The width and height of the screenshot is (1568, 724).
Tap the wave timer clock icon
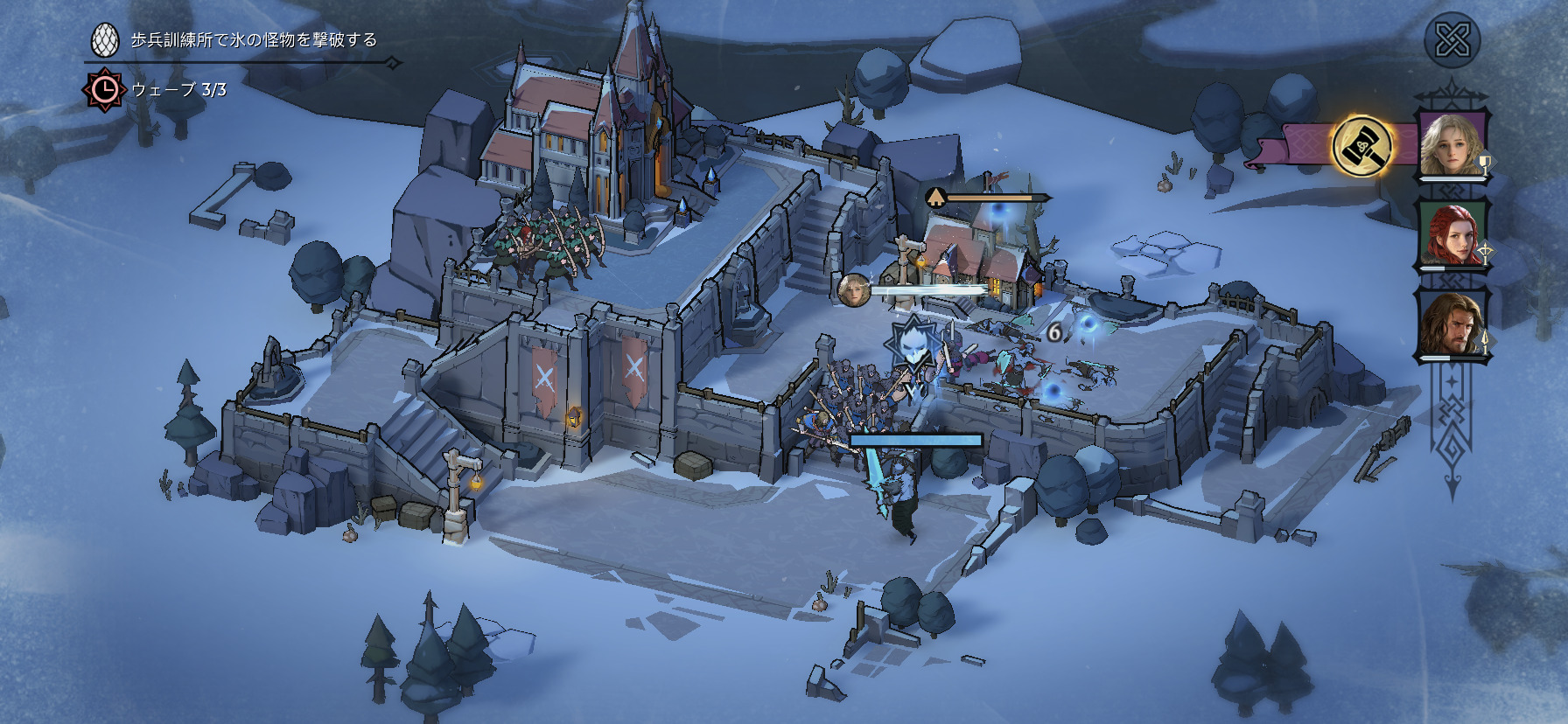click(x=104, y=89)
